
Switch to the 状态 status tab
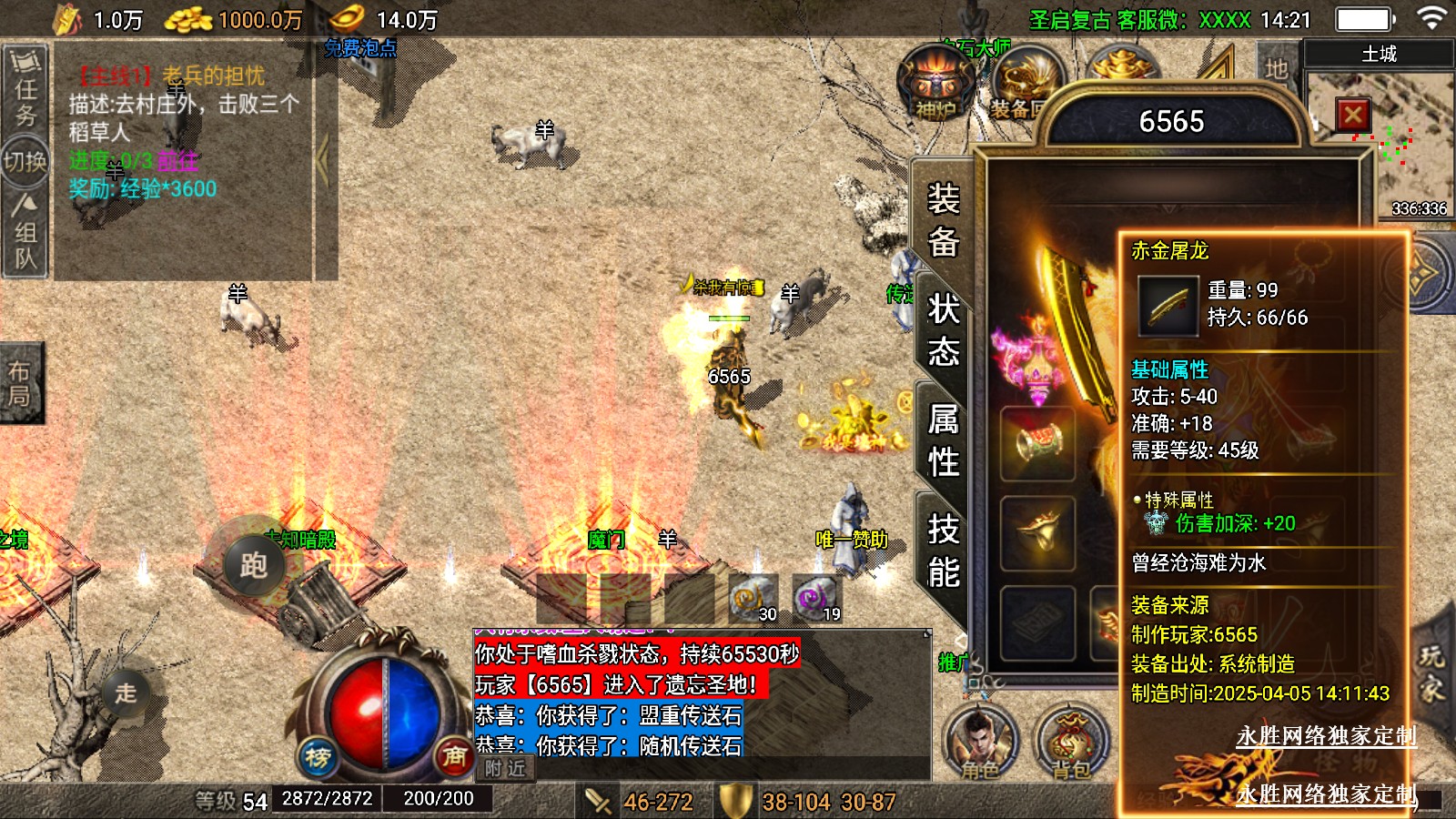coord(943,329)
